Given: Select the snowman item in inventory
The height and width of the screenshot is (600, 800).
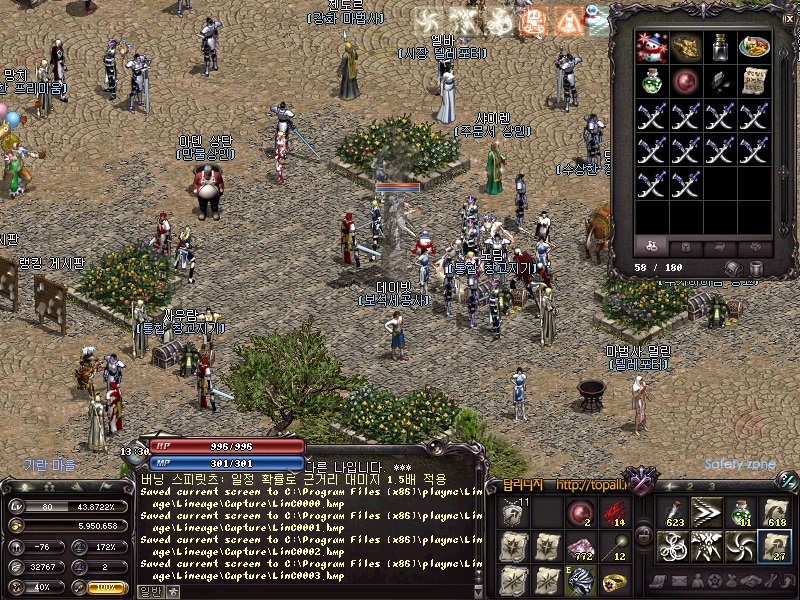Looking at the screenshot, I should [x=652, y=47].
